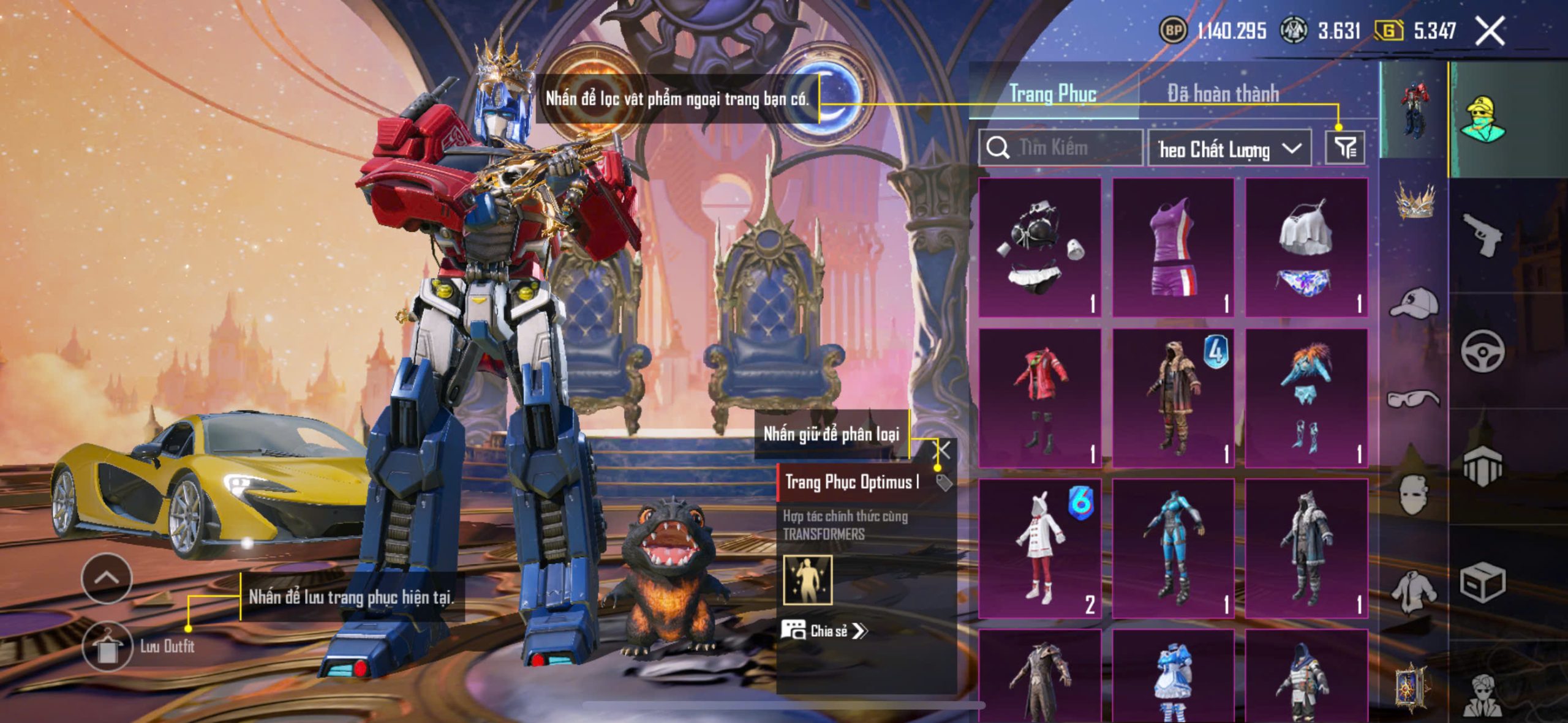Select the black and white bikini outfit

point(1039,248)
